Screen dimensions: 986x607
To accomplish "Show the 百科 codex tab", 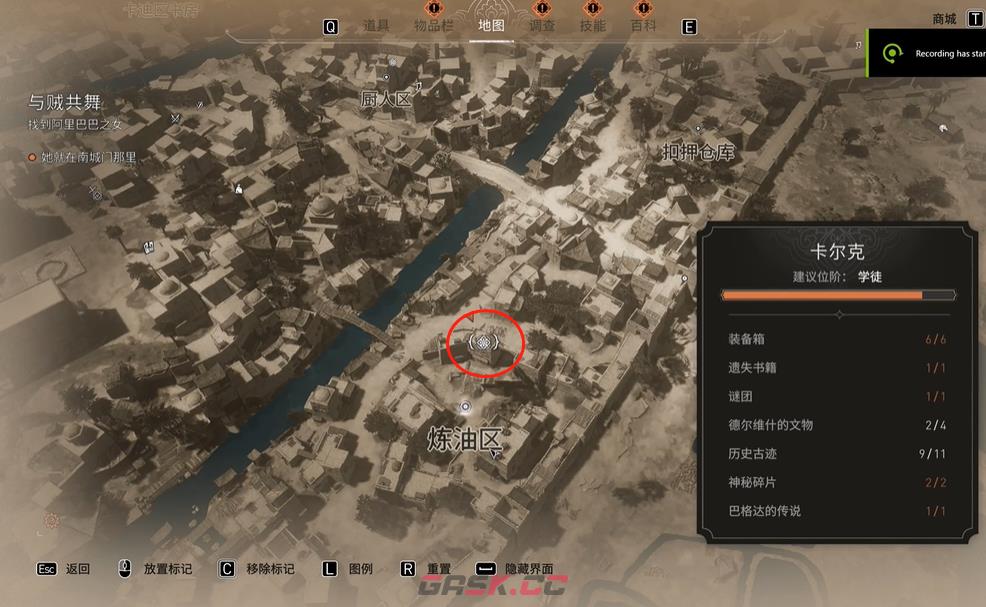I will tap(643, 26).
